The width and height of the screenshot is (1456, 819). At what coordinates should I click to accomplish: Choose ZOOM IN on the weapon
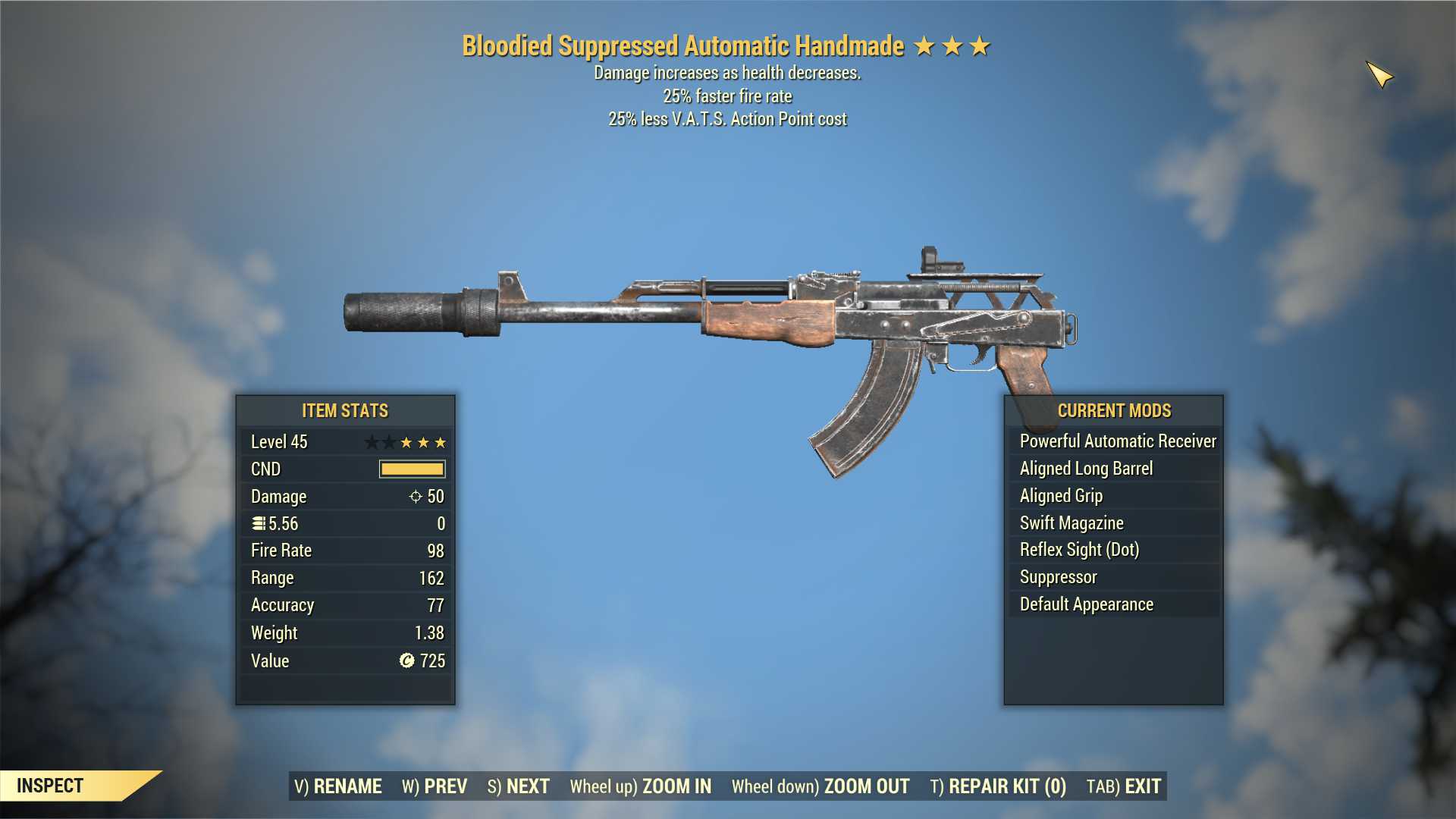pyautogui.click(x=641, y=786)
